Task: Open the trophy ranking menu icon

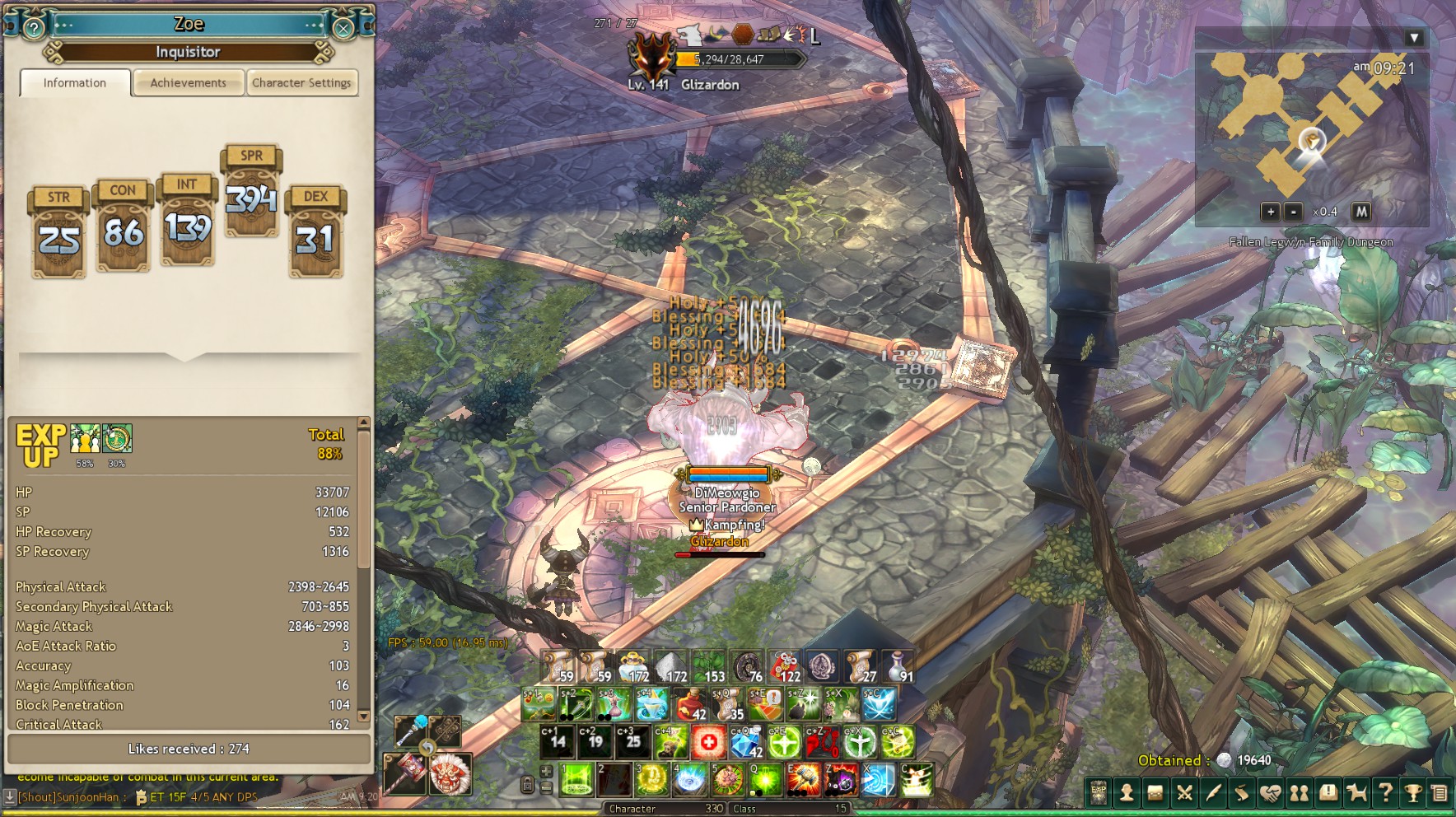Action: coord(1413,793)
